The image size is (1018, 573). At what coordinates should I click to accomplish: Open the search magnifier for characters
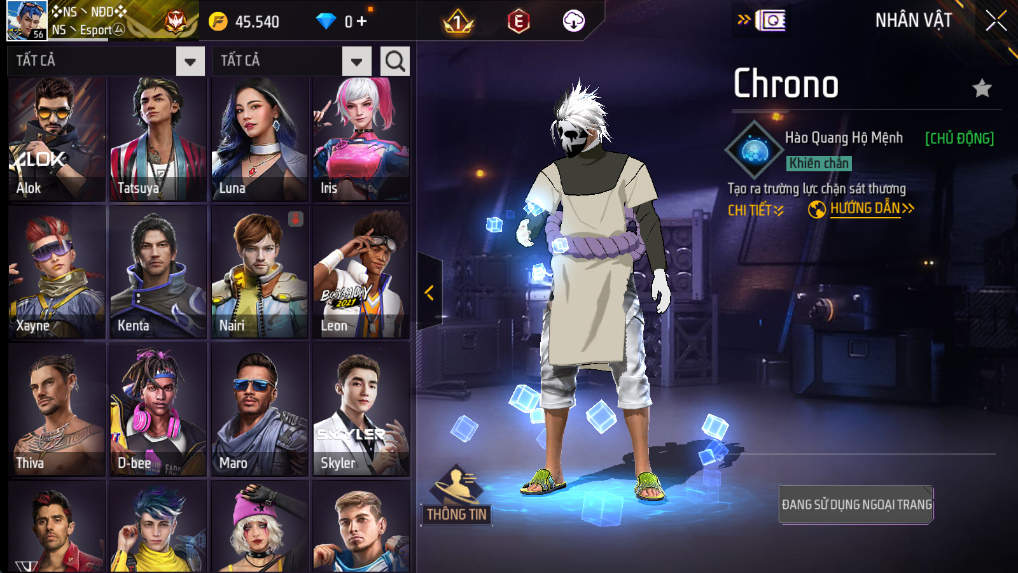tap(395, 61)
